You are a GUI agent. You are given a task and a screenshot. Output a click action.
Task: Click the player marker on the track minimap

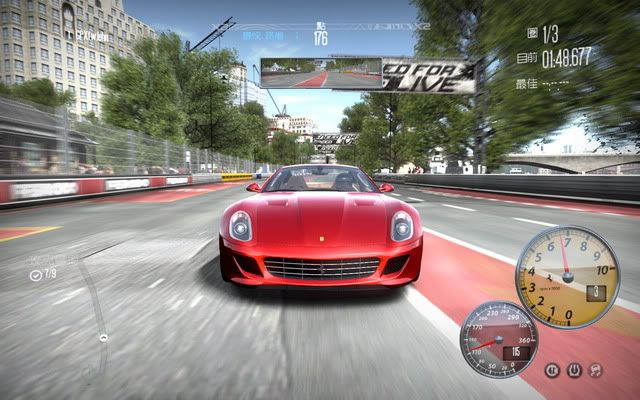[x=103, y=337]
